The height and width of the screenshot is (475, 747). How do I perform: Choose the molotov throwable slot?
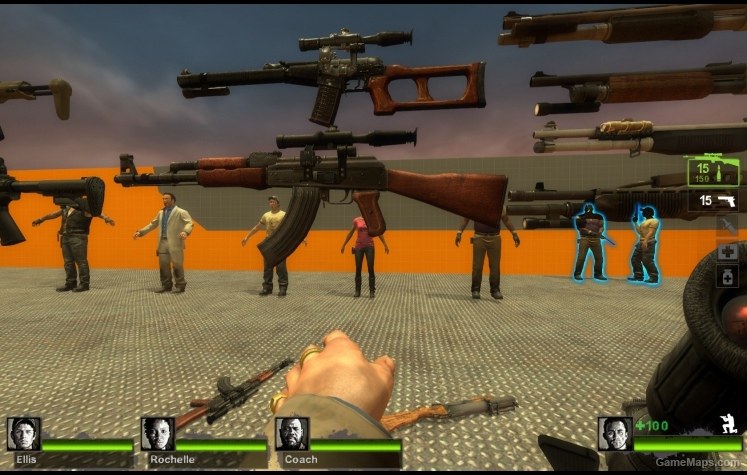[x=727, y=226]
